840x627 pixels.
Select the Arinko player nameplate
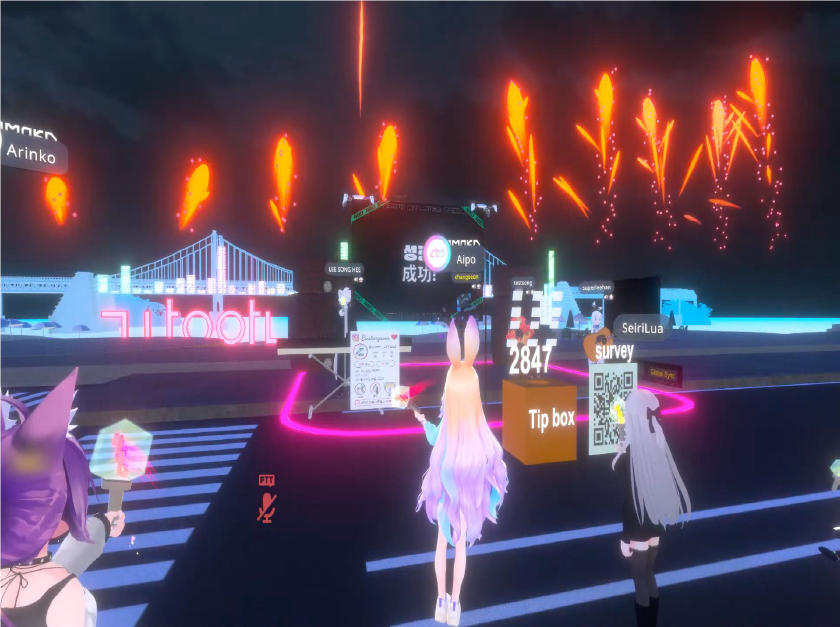coord(32,153)
